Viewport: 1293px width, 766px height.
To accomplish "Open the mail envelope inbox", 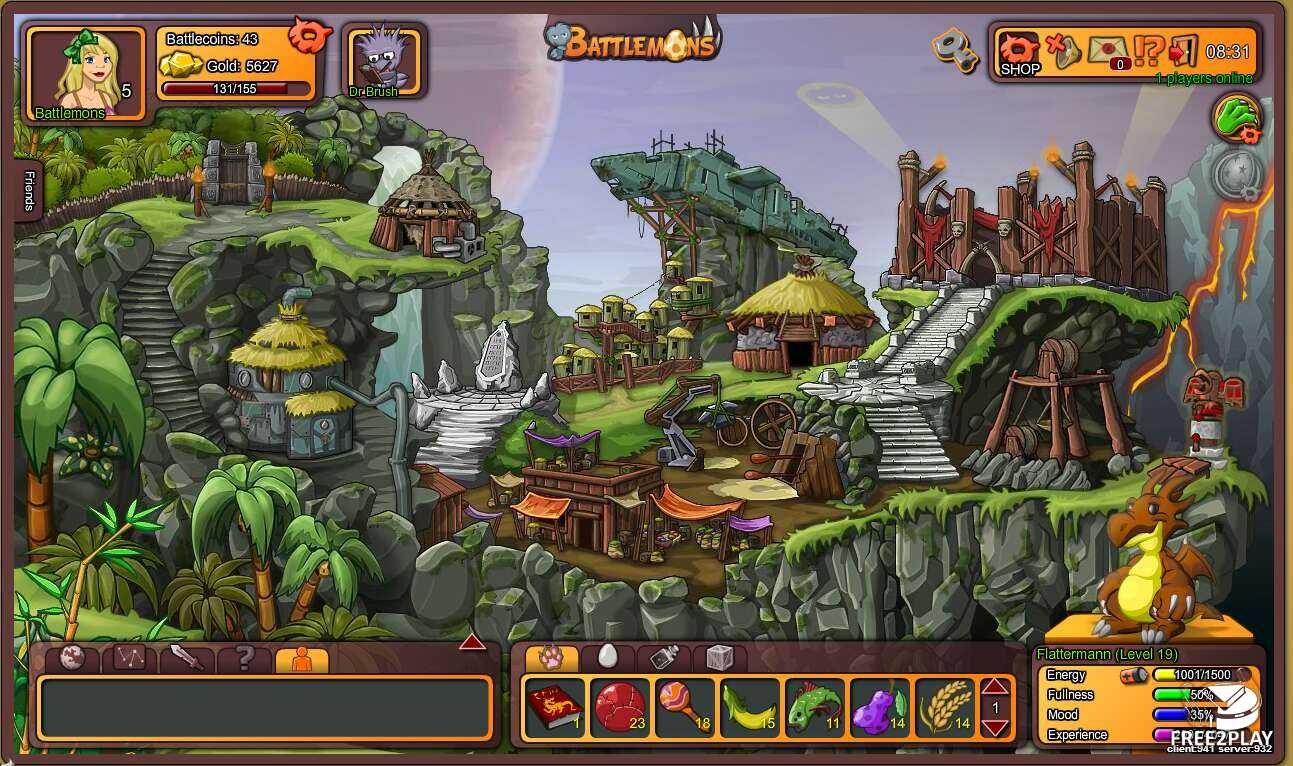I will [1107, 50].
